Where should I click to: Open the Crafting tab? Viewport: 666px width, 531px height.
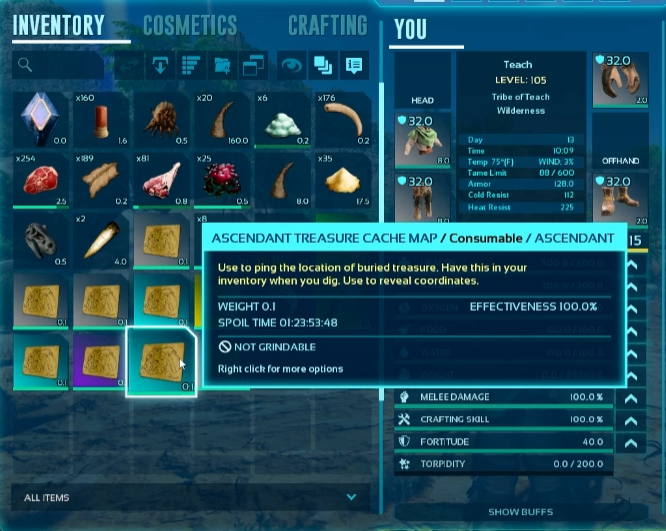point(327,25)
